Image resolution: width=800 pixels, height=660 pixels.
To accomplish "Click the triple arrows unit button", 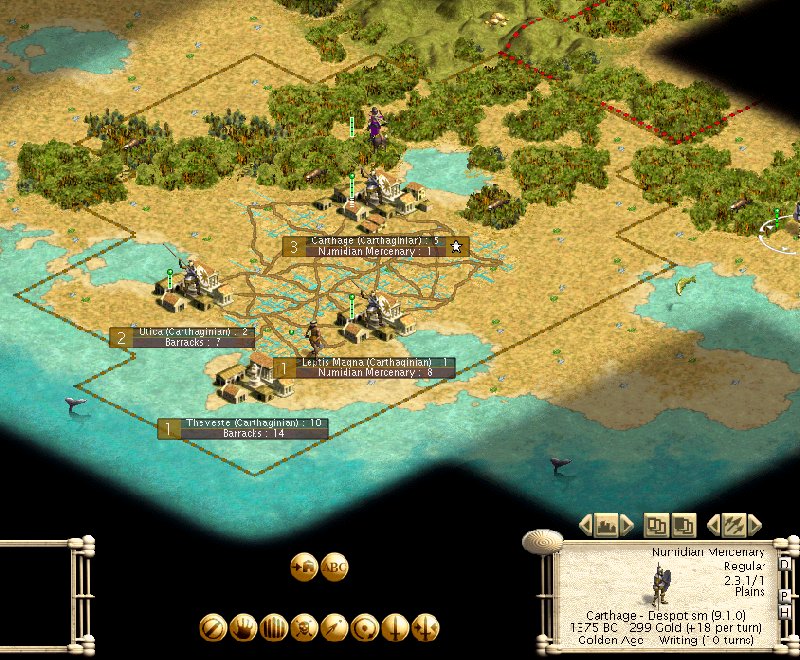I will 734,524.
